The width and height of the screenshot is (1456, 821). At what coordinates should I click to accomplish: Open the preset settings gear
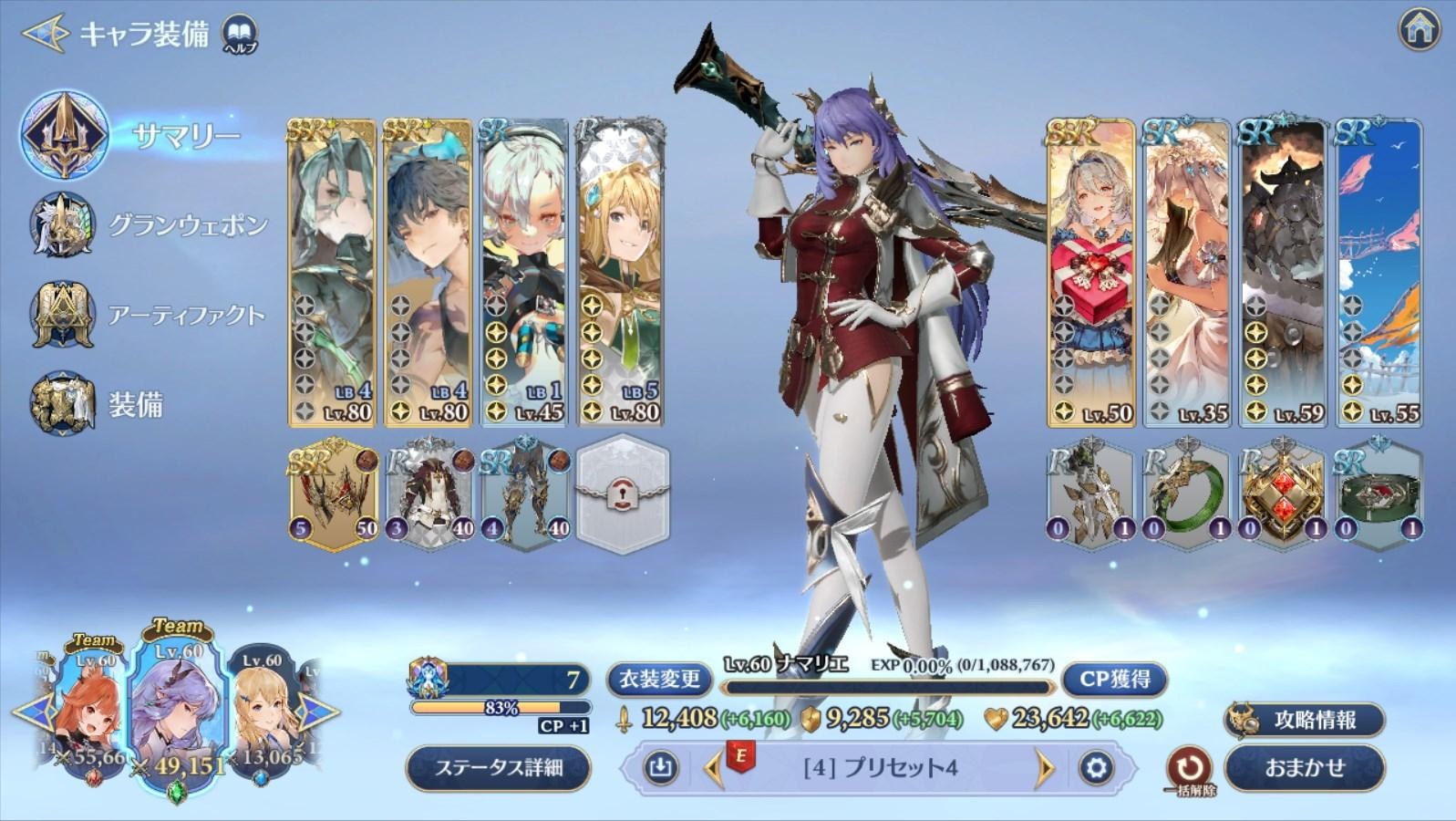[1096, 768]
